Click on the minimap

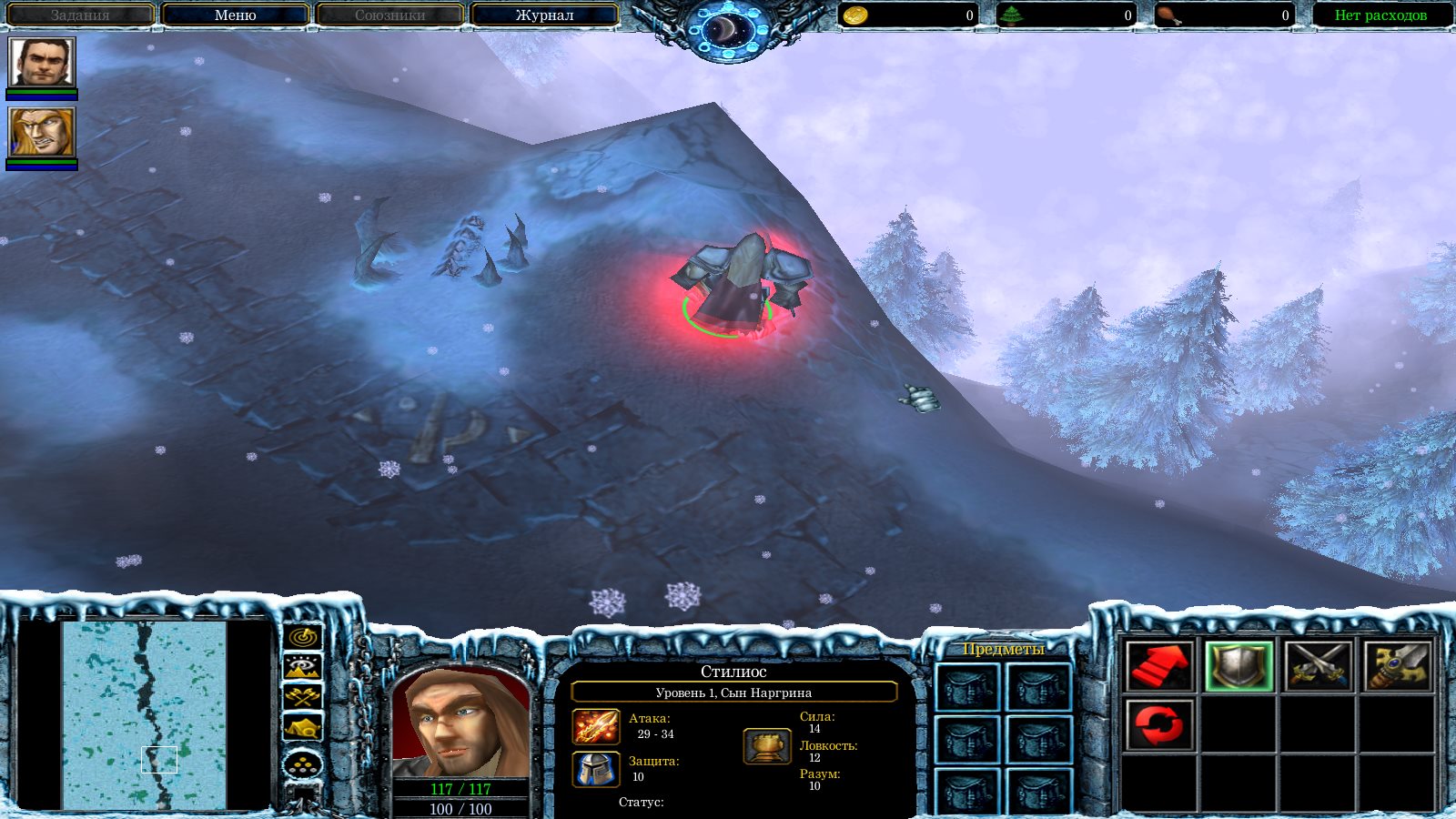tap(144, 714)
